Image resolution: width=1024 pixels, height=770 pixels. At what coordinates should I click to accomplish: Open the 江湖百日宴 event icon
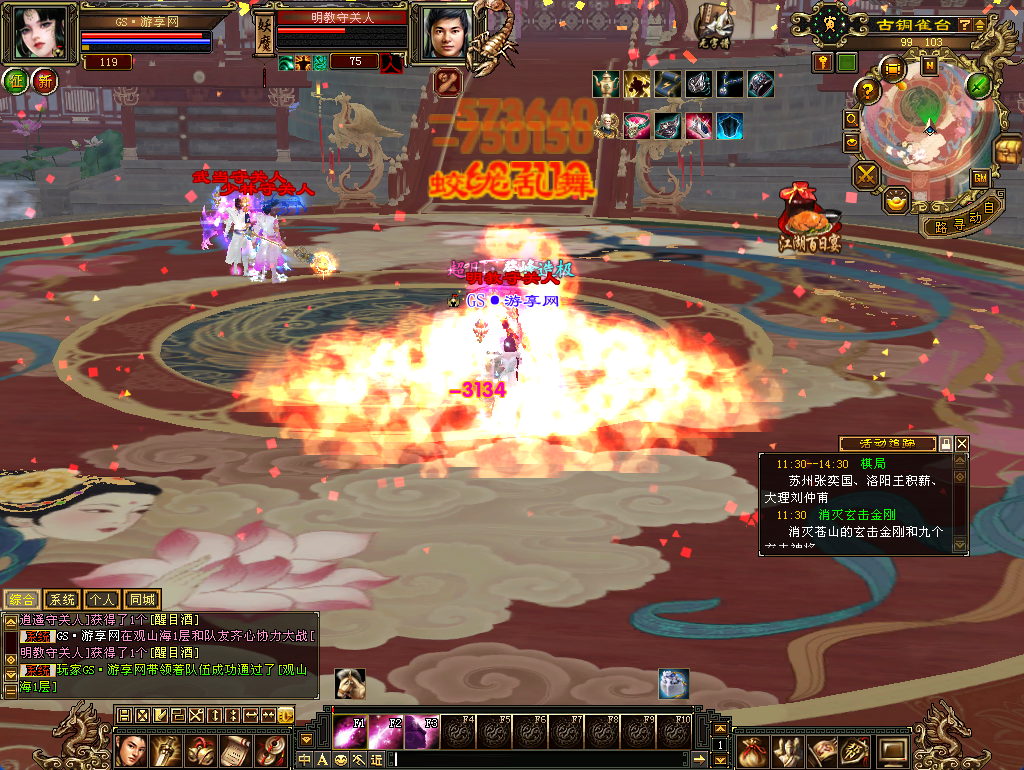(x=810, y=218)
